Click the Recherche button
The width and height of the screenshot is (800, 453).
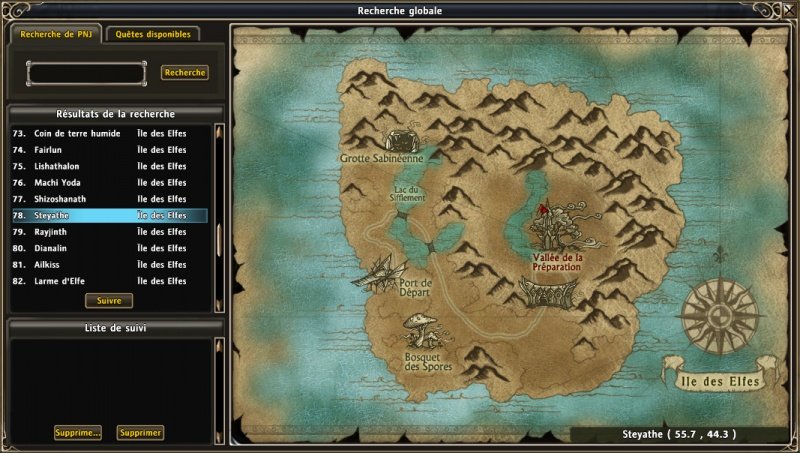184,73
